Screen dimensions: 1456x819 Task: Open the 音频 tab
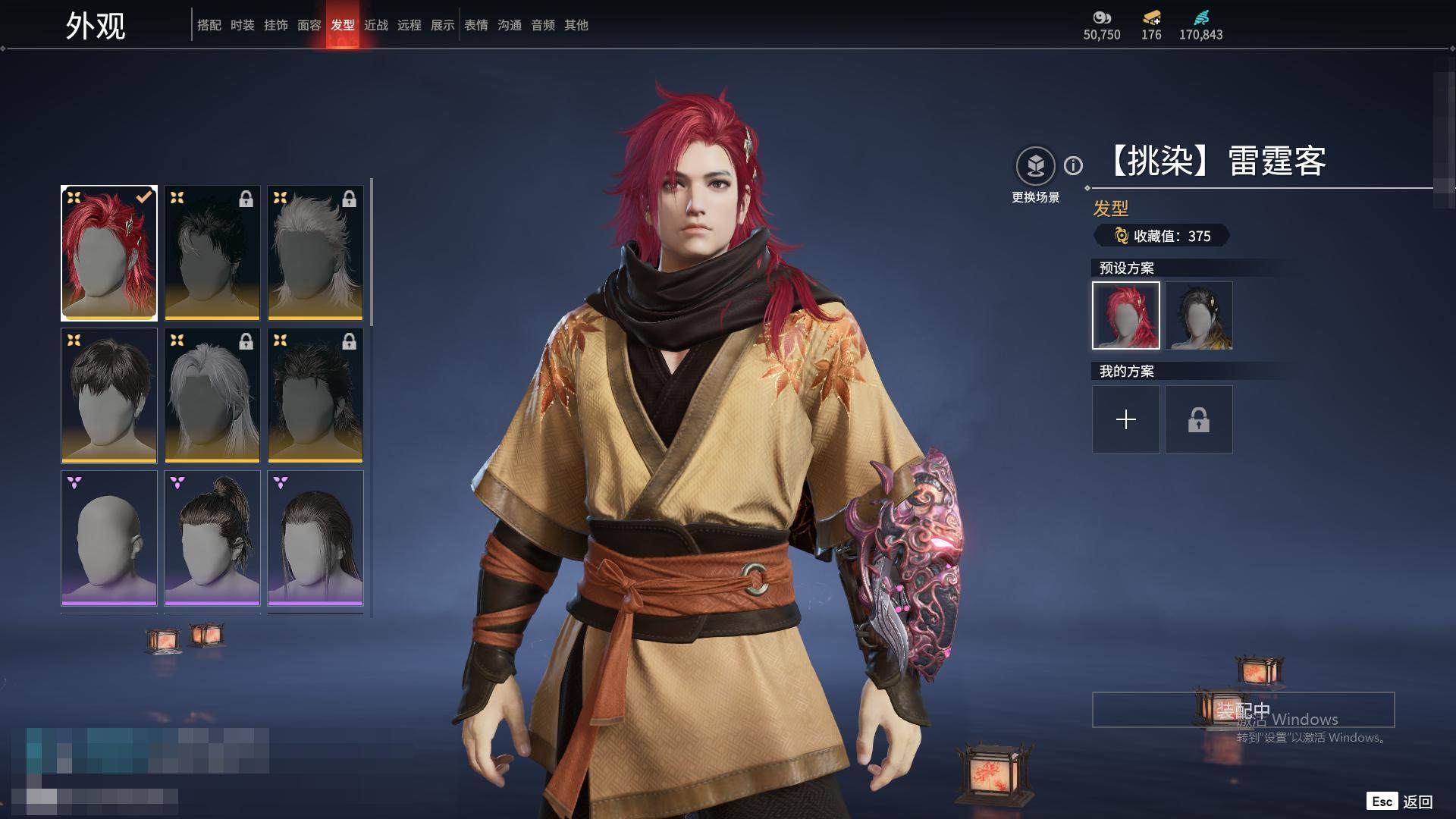[542, 25]
